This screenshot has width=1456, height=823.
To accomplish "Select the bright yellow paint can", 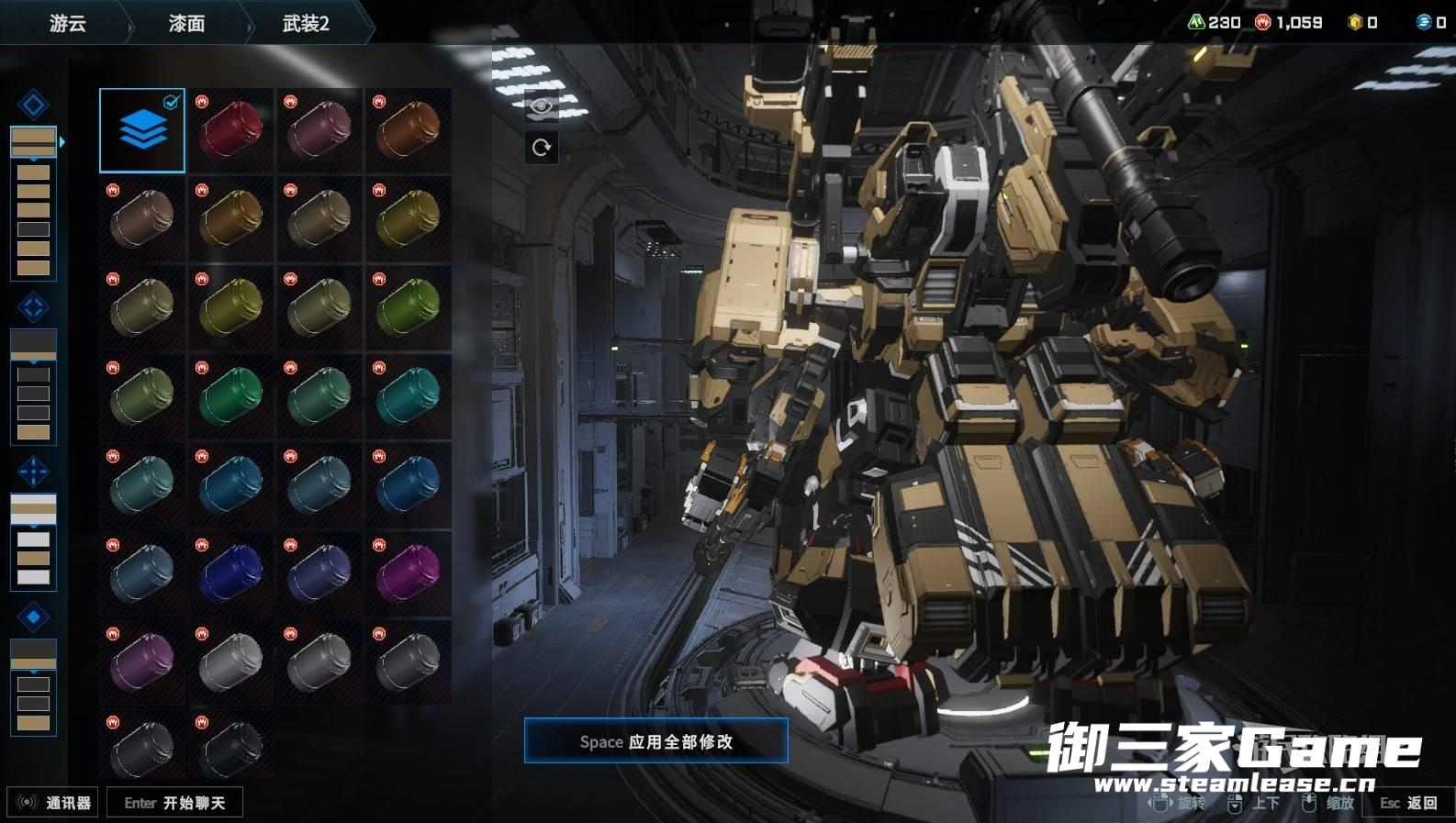I will click(409, 219).
